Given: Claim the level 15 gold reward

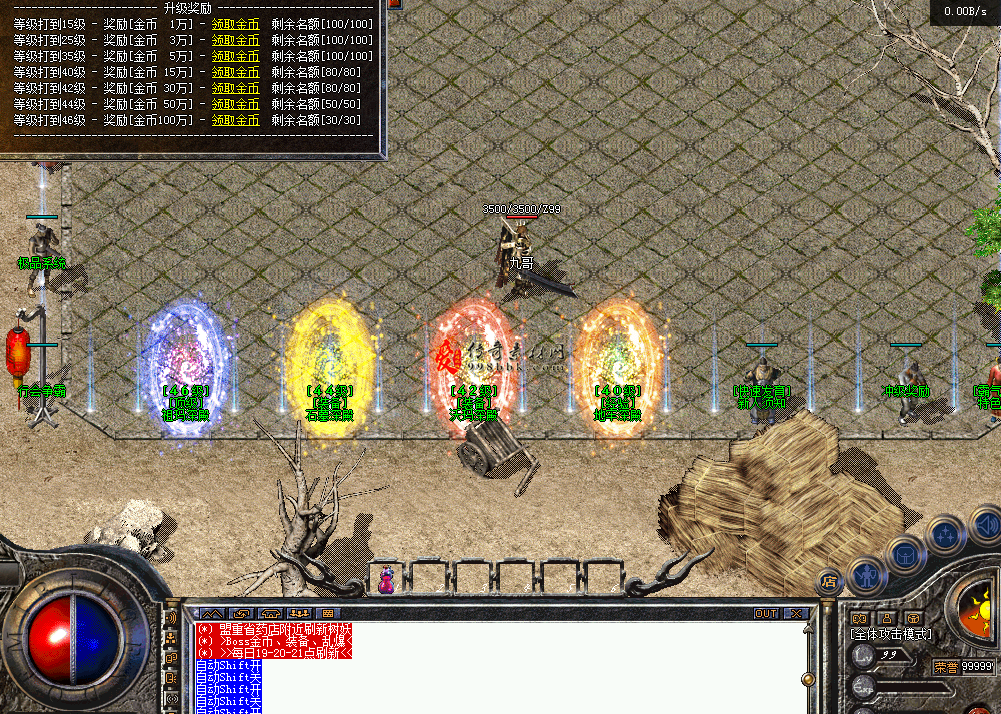Looking at the screenshot, I should (x=235, y=24).
